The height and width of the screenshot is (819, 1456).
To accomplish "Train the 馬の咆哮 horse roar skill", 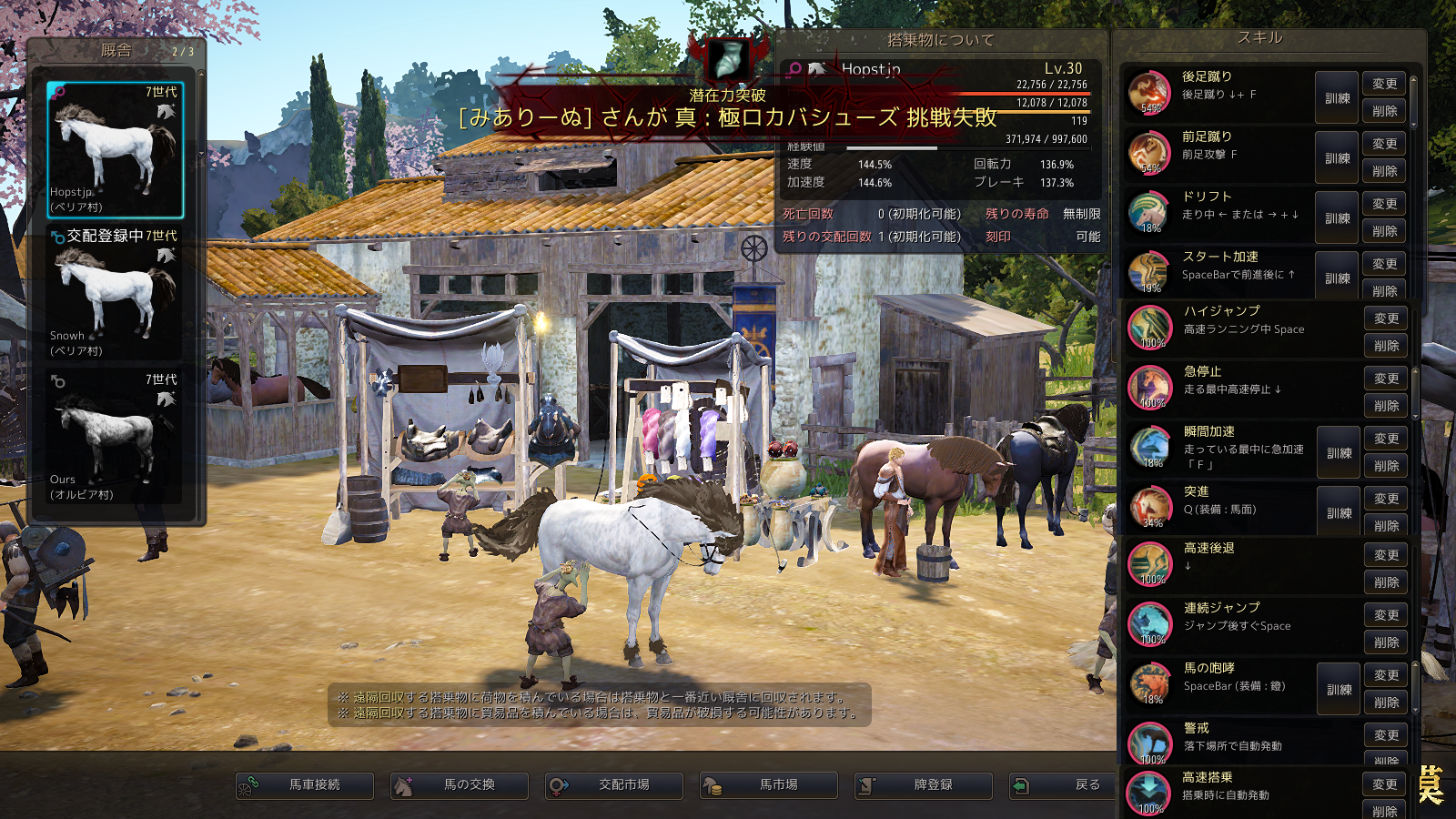I will pyautogui.click(x=1339, y=689).
